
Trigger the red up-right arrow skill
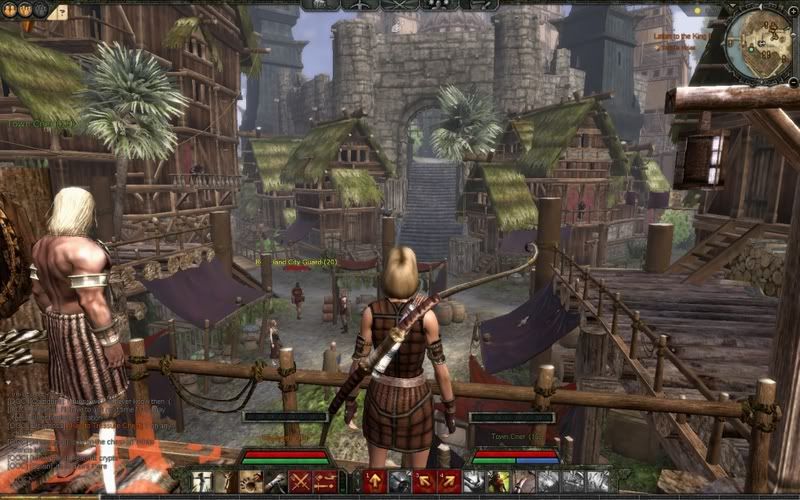click(449, 482)
